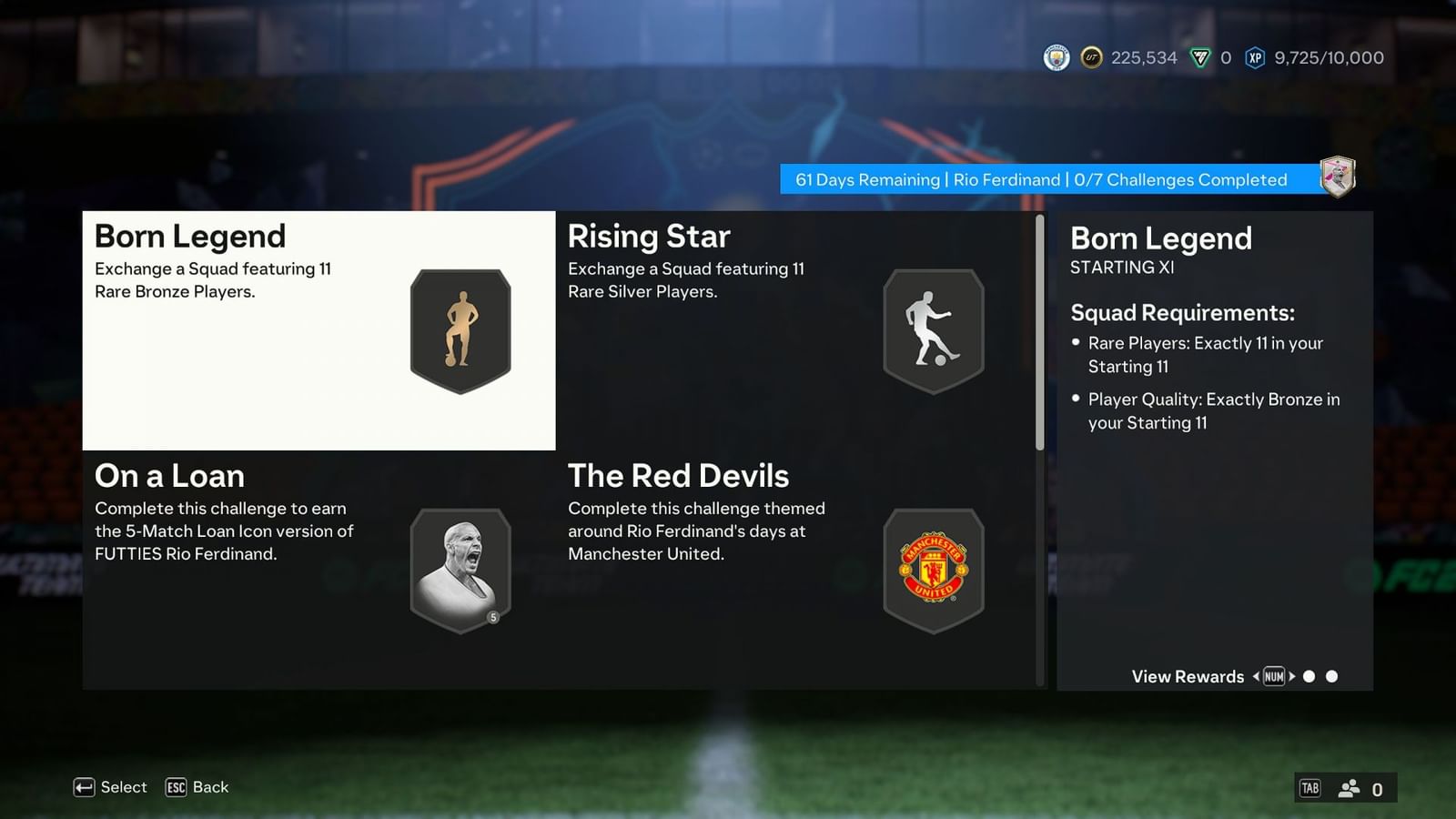
Task: Click the Manchester United crest icon
Action: [x=934, y=569]
